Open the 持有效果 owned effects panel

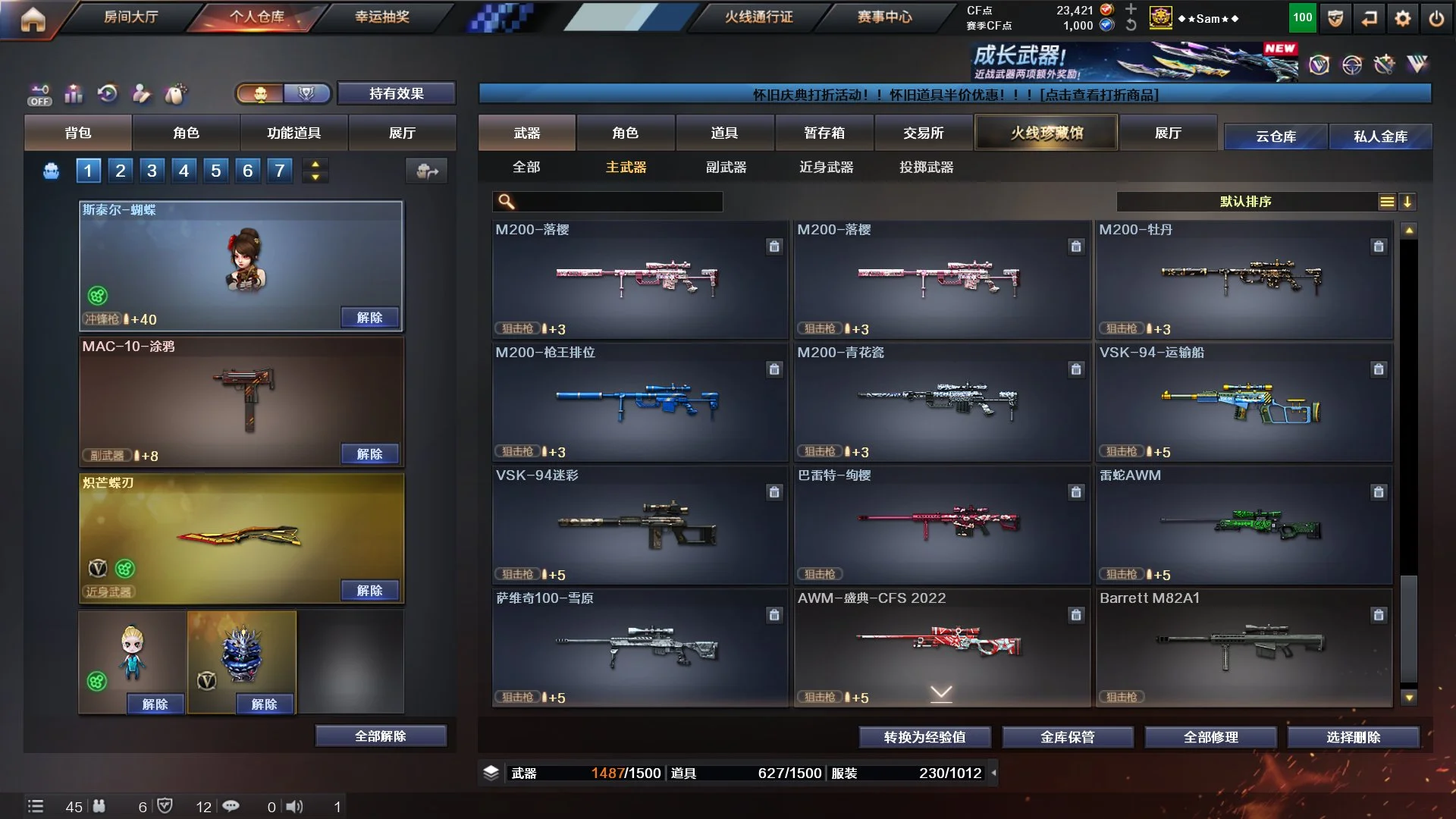[396, 93]
